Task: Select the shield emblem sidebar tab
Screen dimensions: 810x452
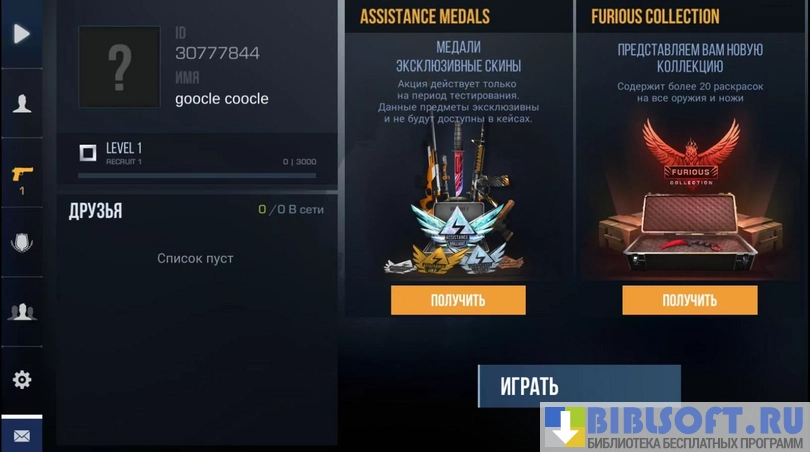Action: (21, 242)
